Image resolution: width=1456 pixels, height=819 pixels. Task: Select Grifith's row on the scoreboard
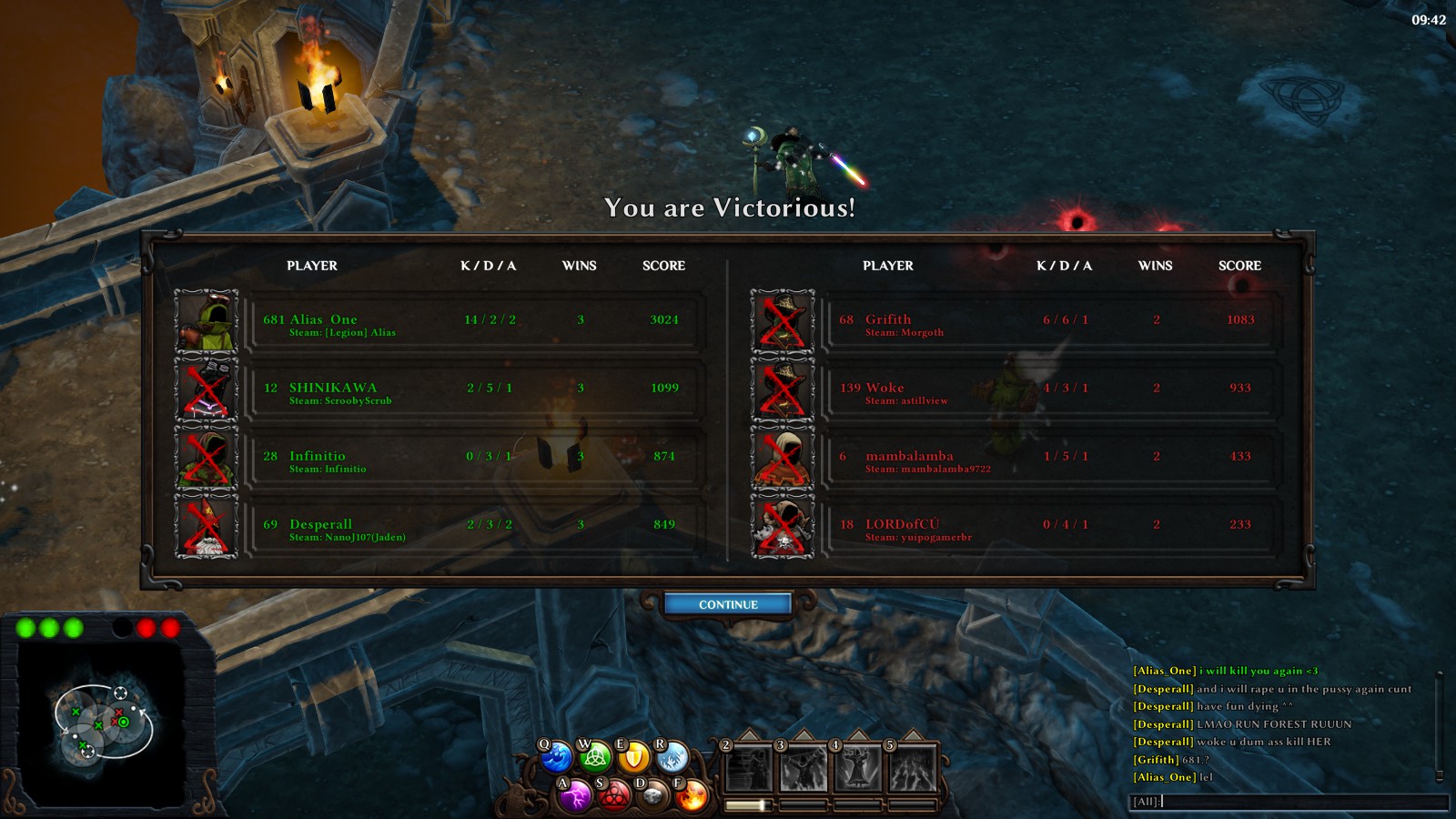pyautogui.click(x=1053, y=320)
